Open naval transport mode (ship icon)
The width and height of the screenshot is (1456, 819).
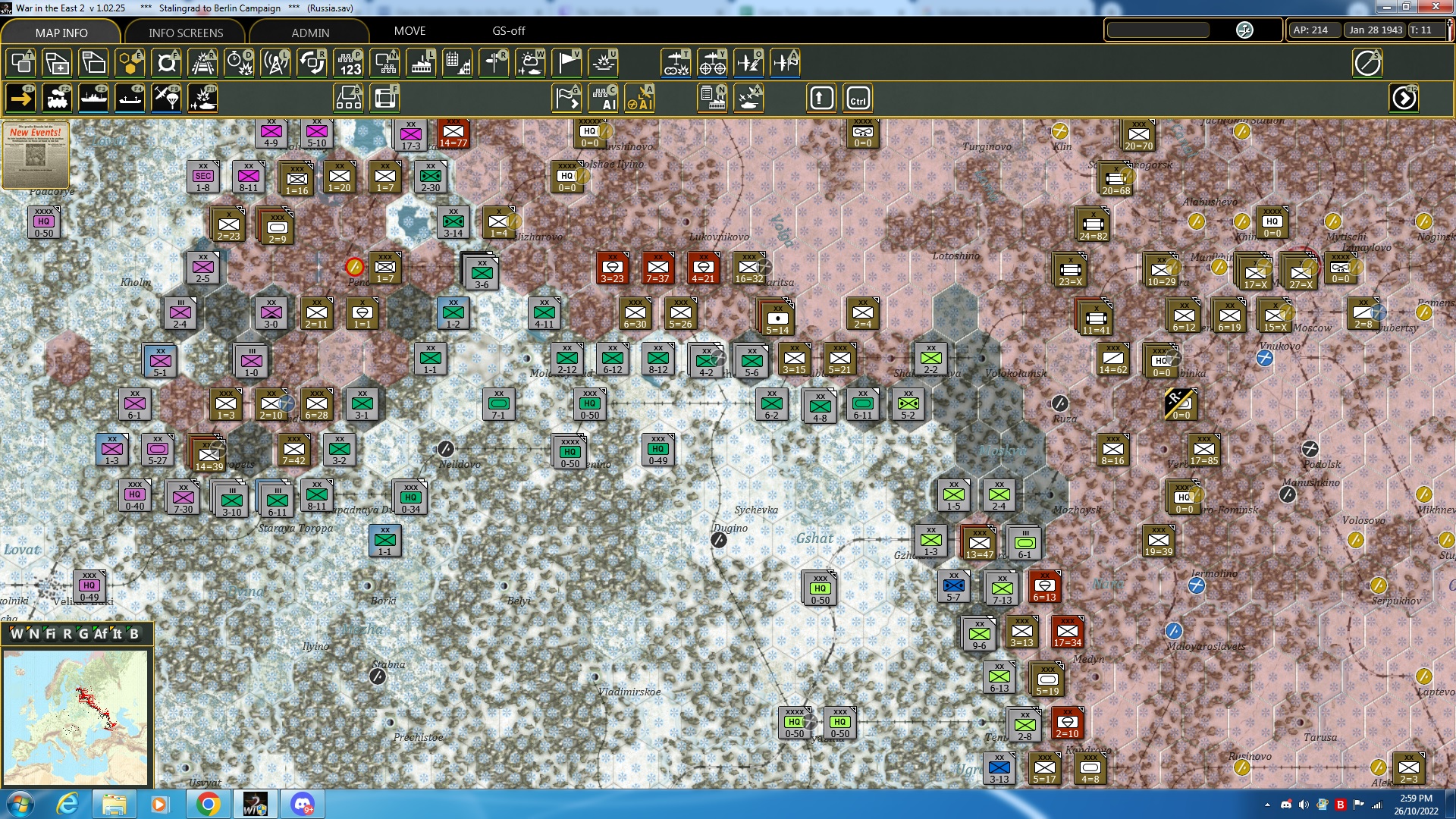tap(93, 97)
